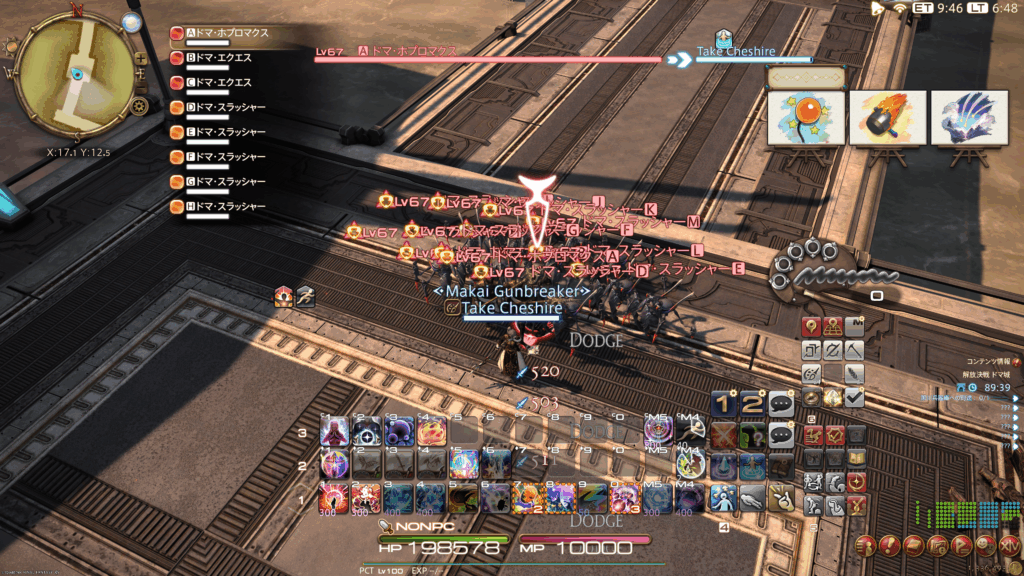Target enemy A ドマ・ホプロマクス in the enemy list
This screenshot has width=1024, height=576.
[x=224, y=33]
